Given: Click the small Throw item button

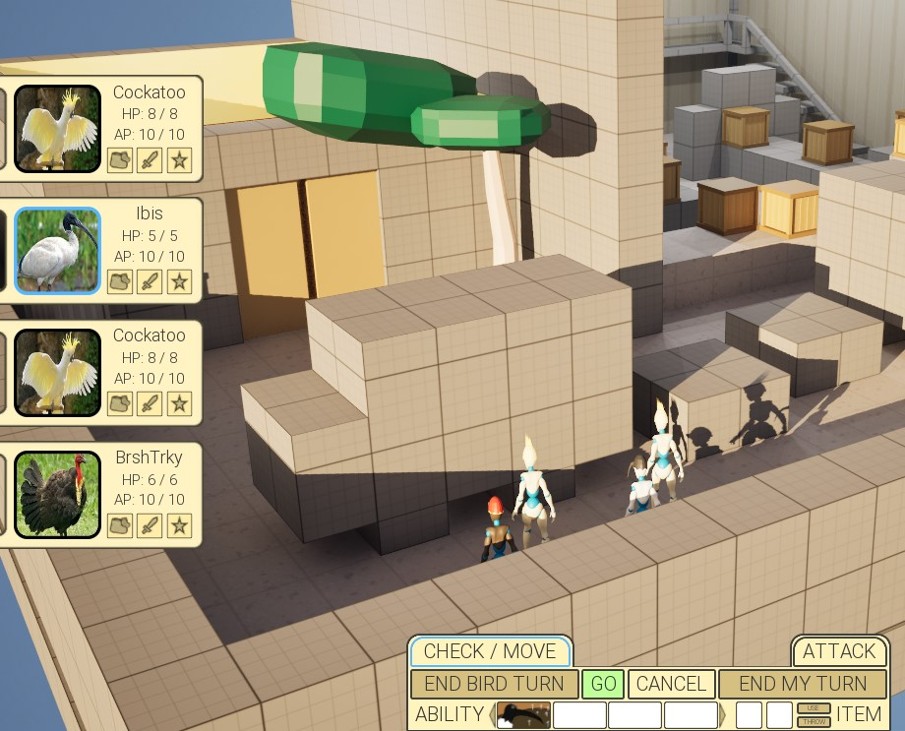Looking at the screenshot, I should pyautogui.click(x=813, y=721).
